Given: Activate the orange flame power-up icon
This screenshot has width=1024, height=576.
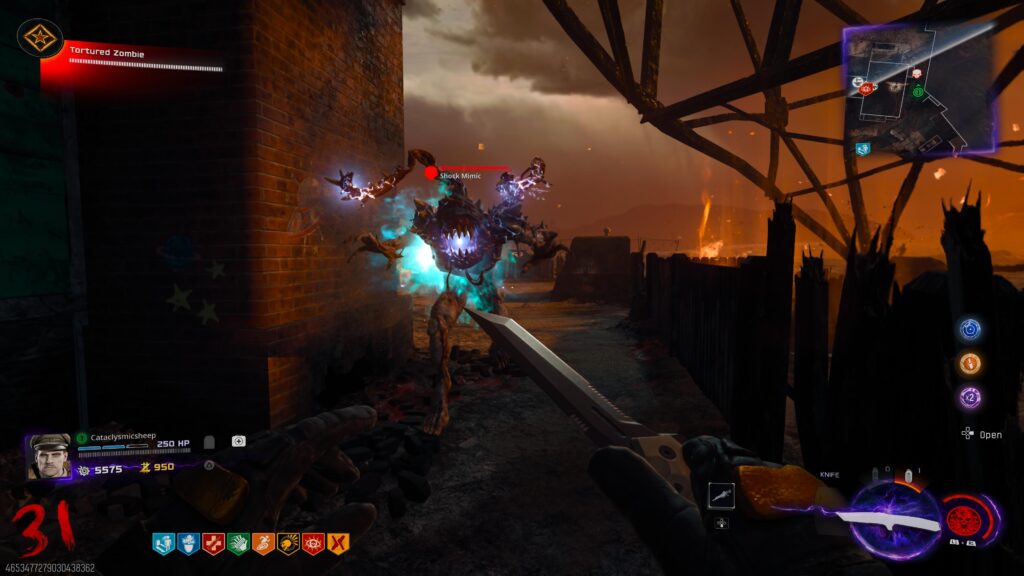Looking at the screenshot, I should [x=969, y=363].
